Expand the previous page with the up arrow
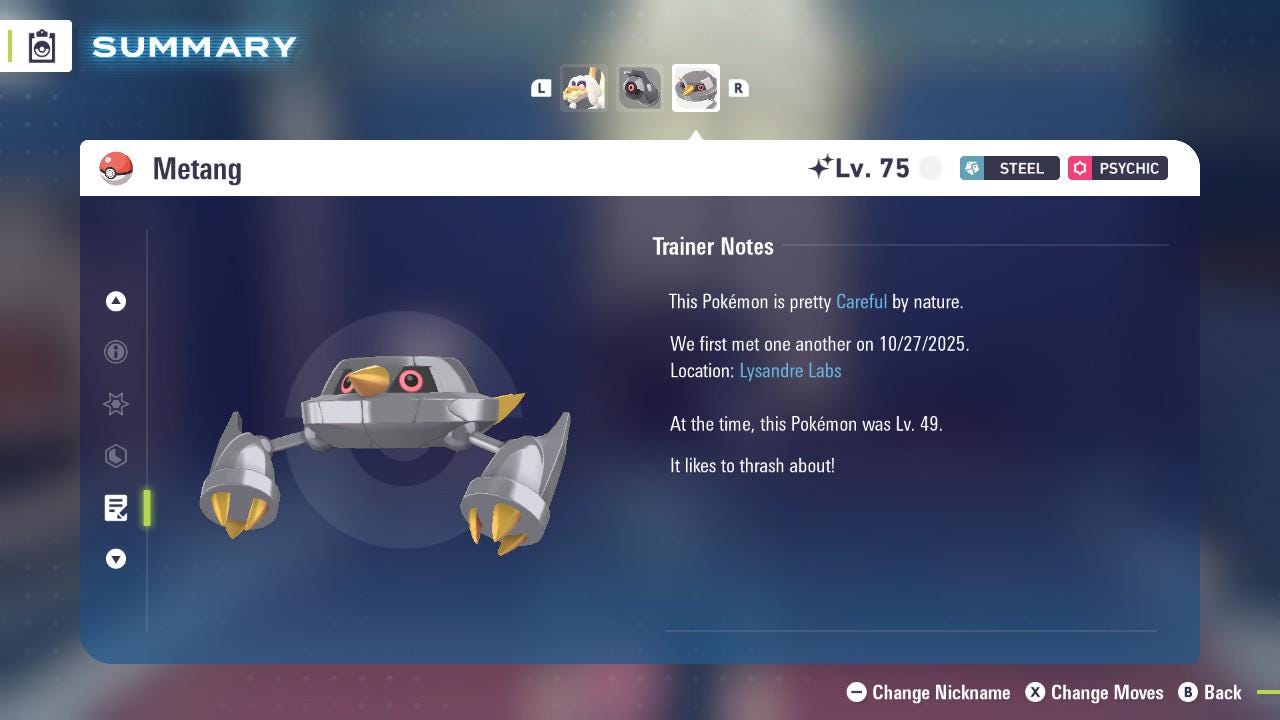 point(116,301)
